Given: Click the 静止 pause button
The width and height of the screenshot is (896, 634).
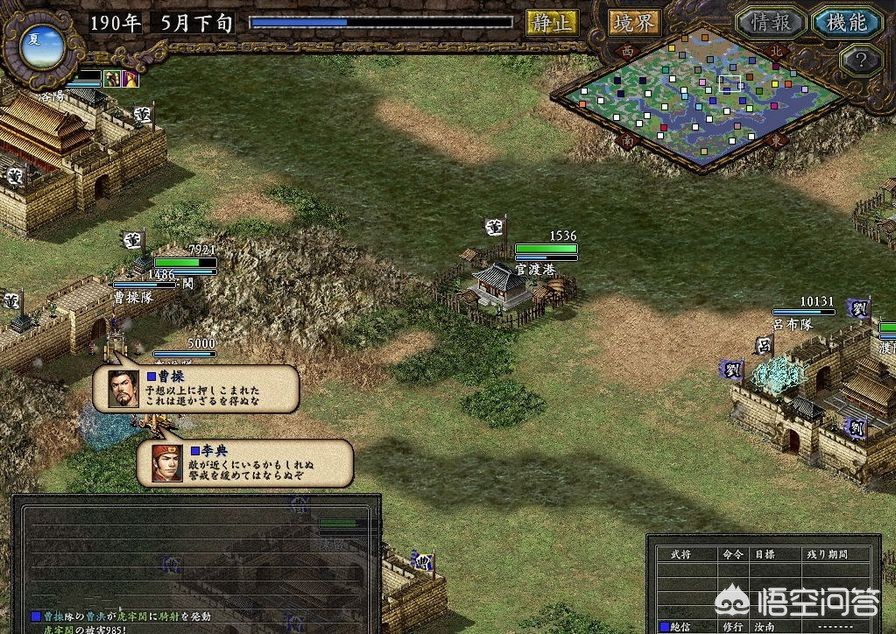Looking at the screenshot, I should [x=552, y=22].
